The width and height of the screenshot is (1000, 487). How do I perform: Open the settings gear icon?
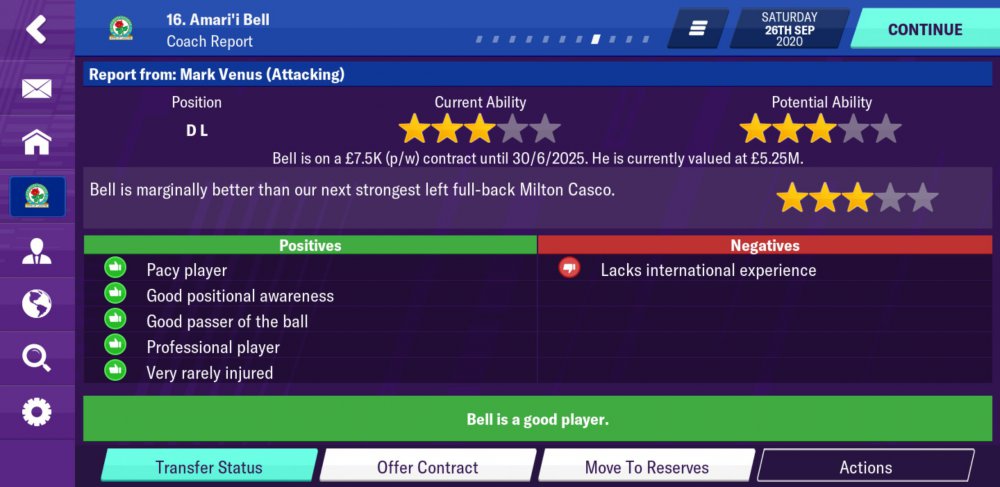click(x=36, y=411)
